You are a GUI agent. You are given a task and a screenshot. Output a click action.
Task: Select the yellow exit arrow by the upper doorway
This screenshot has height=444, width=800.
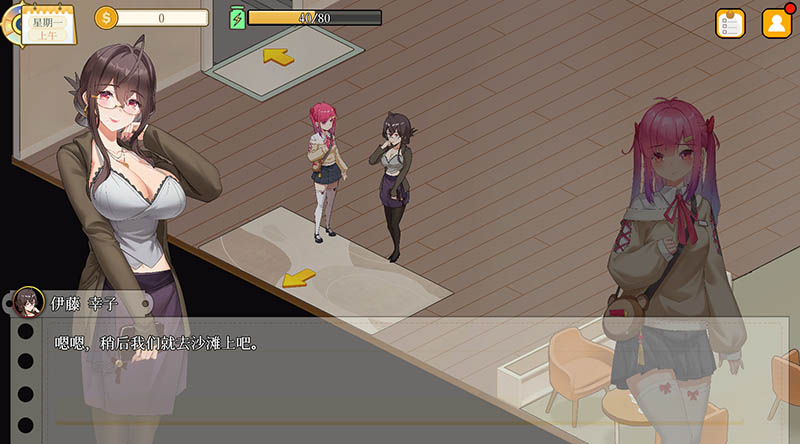coord(278,56)
